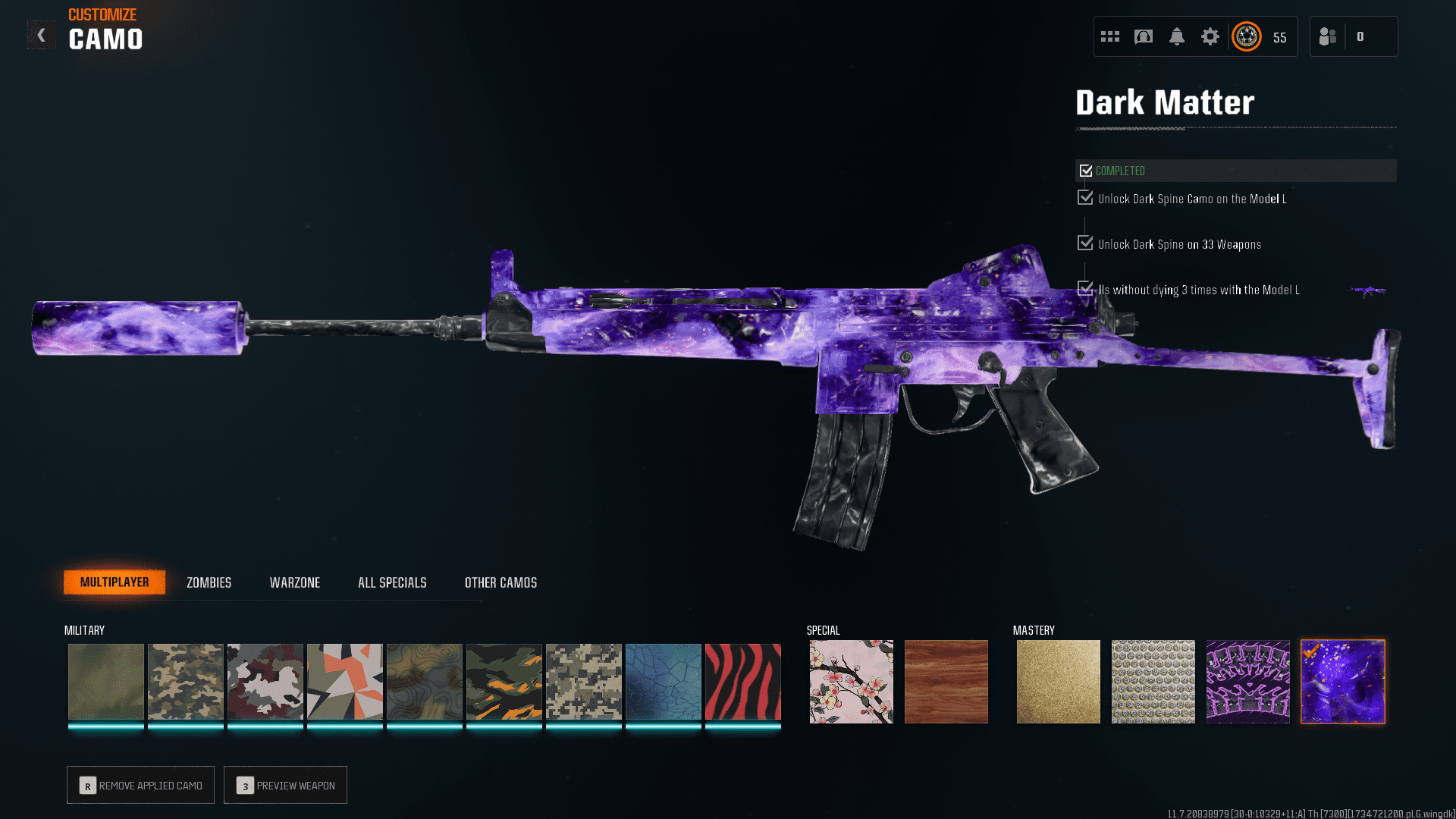Apply the digital pixel military camo
Viewport: 1456px width, 819px height.
click(x=583, y=681)
